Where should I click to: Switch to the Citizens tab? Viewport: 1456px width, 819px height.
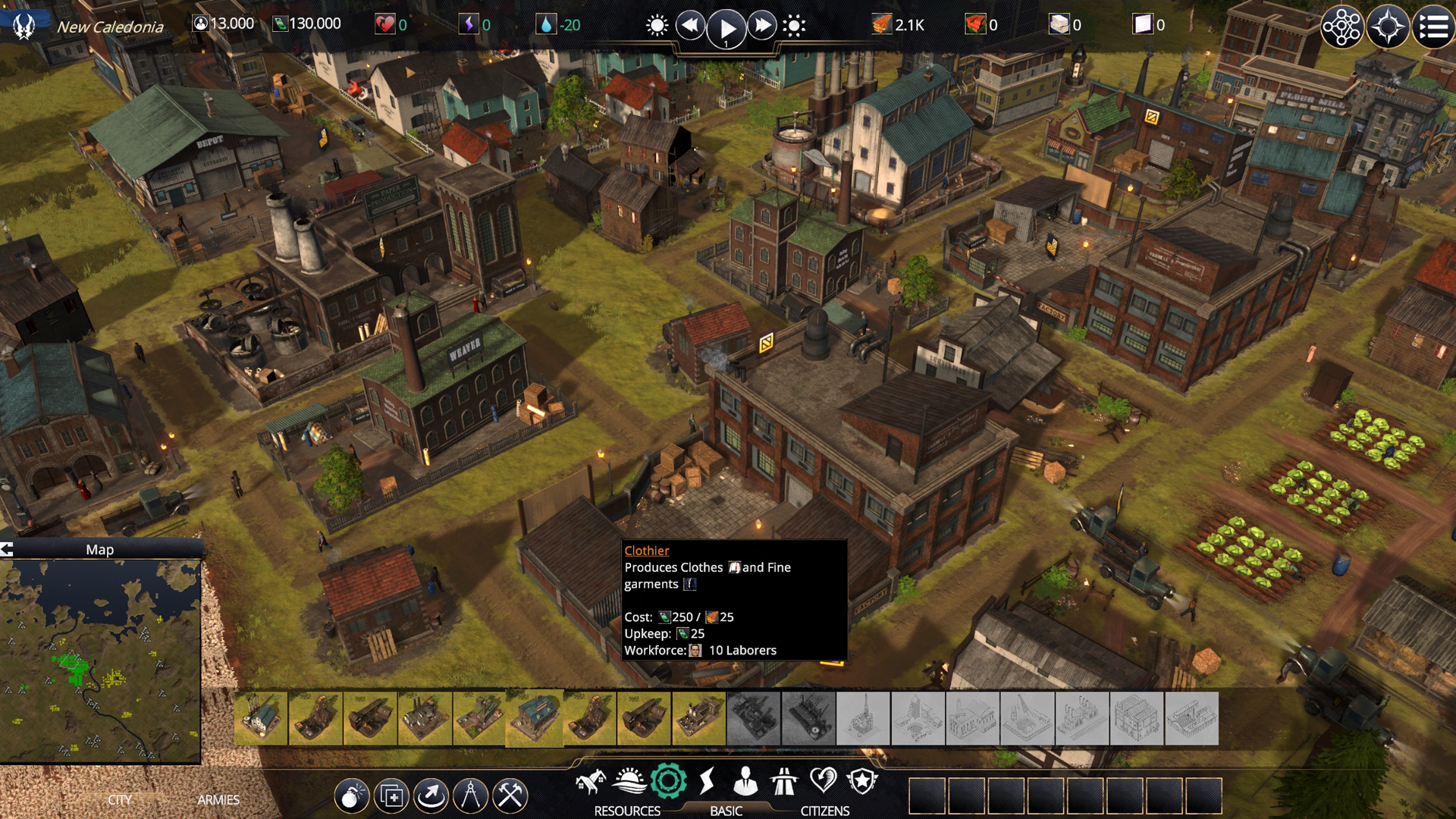(825, 811)
